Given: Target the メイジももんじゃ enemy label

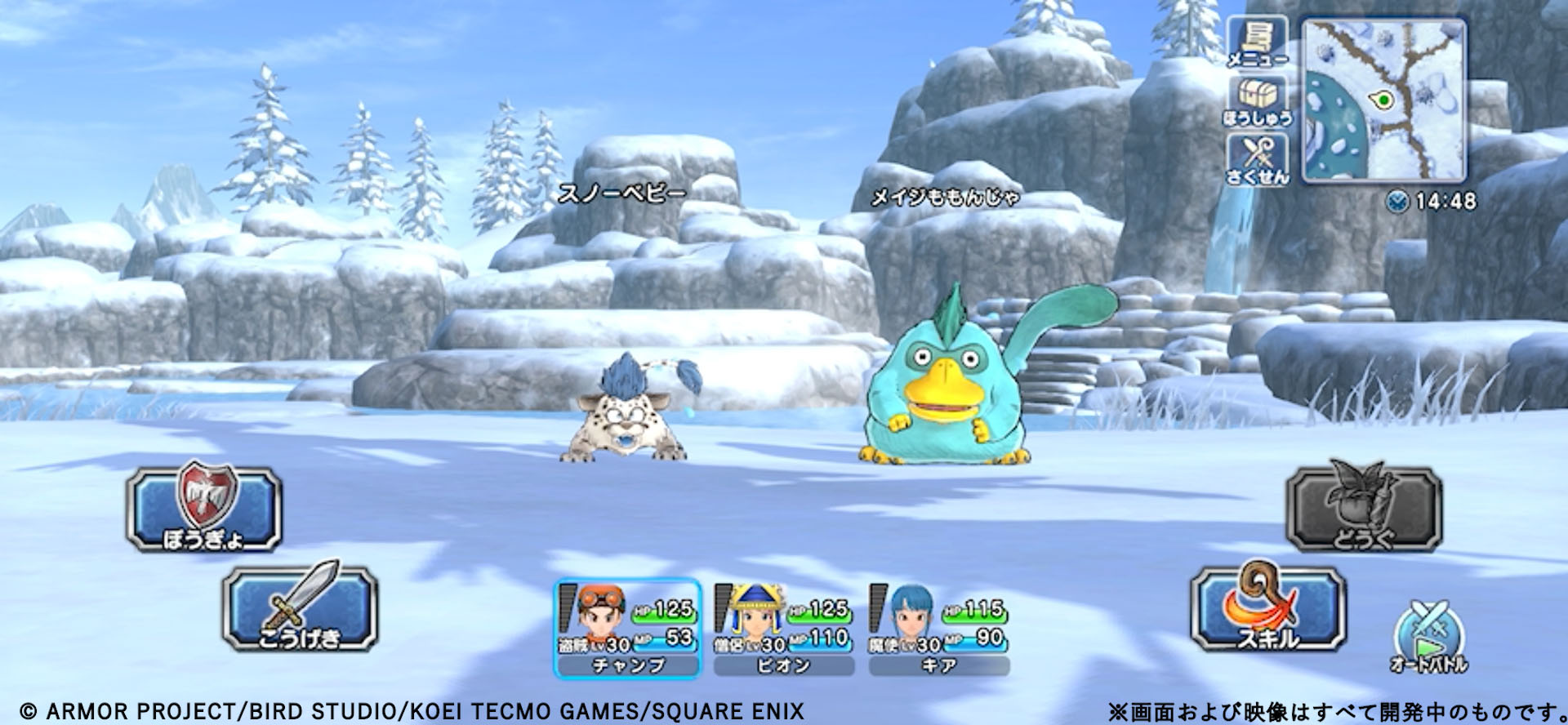Looking at the screenshot, I should [945, 198].
